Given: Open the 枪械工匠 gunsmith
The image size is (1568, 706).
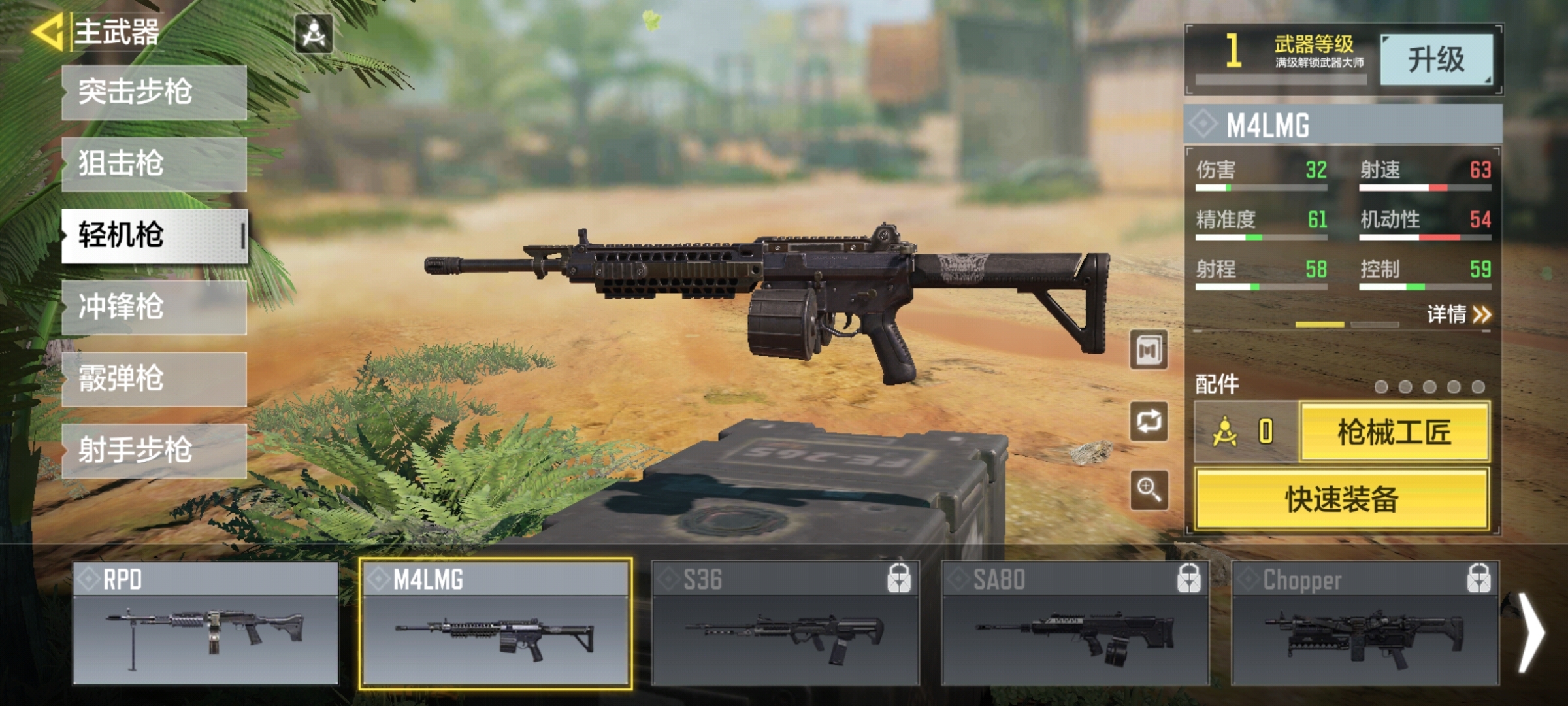Looking at the screenshot, I should point(1394,432).
